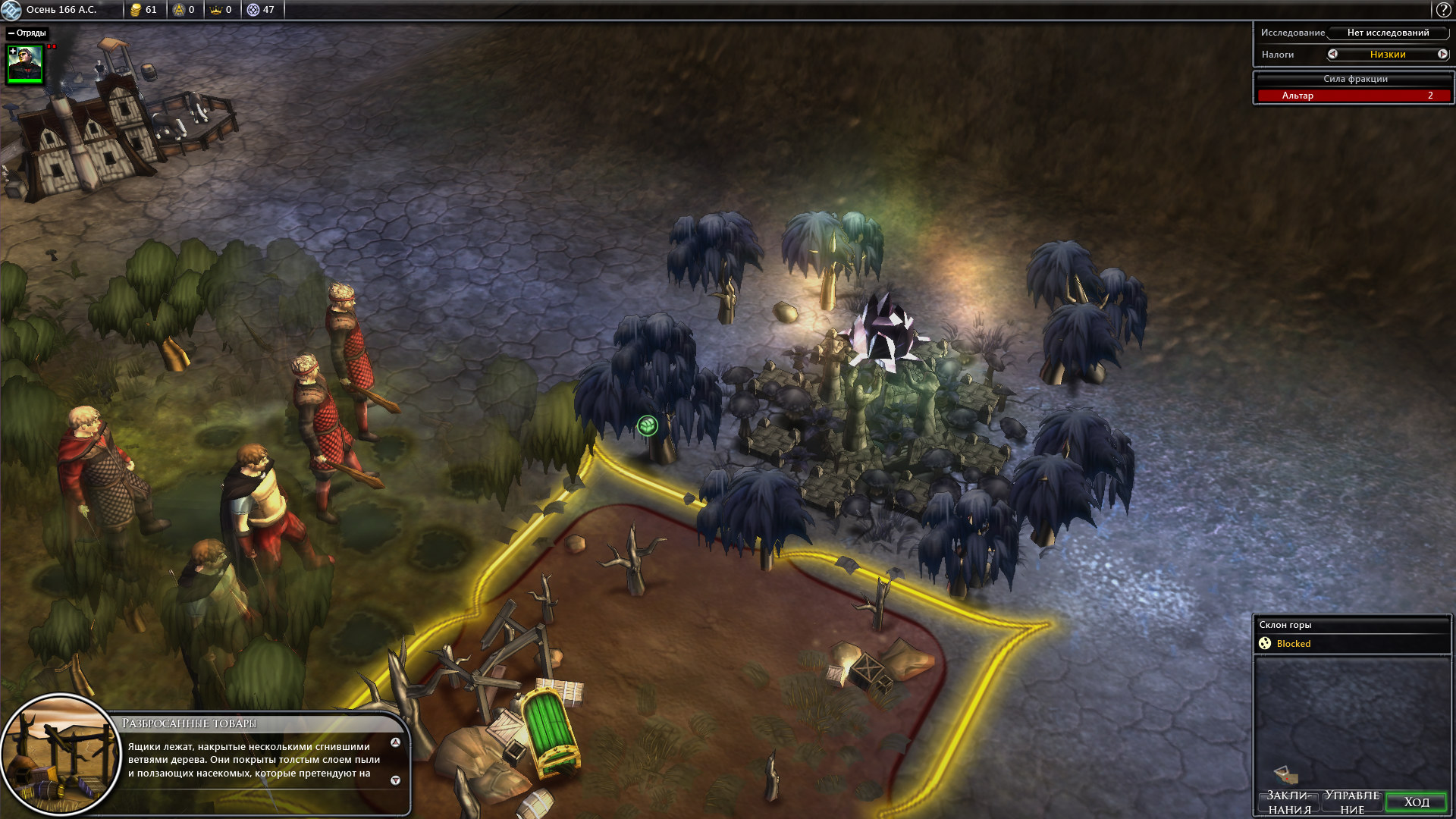1456x819 pixels.
Task: Select the hero portrait in squad list
Action: 26,64
